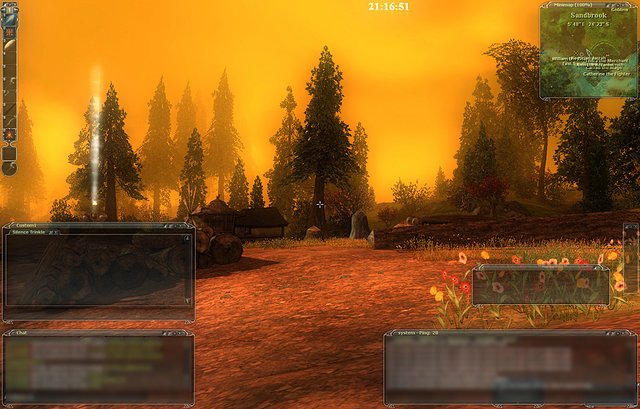
Task: Click the Minimap window title bar
Action: coord(573,6)
